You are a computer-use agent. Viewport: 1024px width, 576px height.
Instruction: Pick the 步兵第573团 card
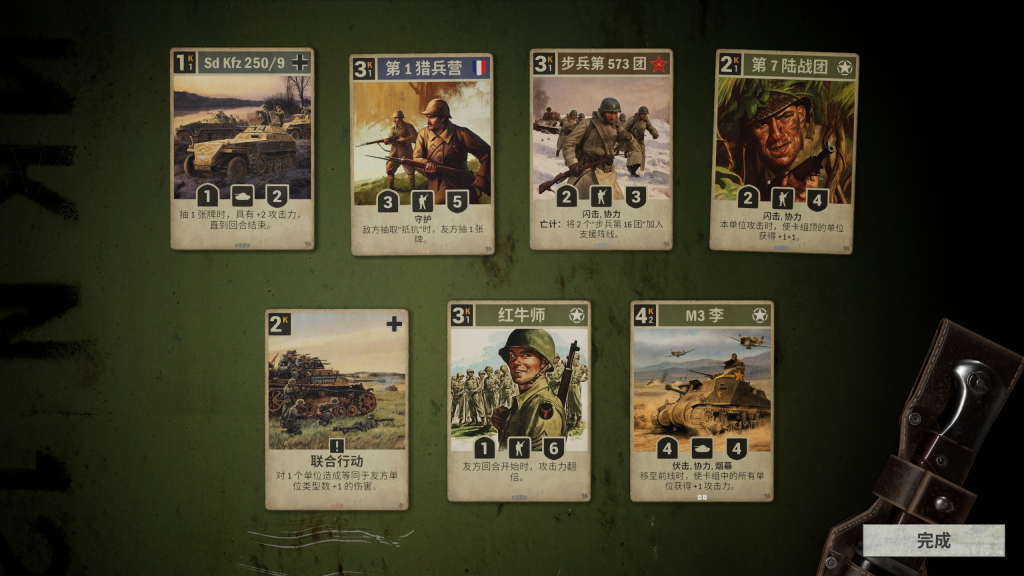click(600, 148)
